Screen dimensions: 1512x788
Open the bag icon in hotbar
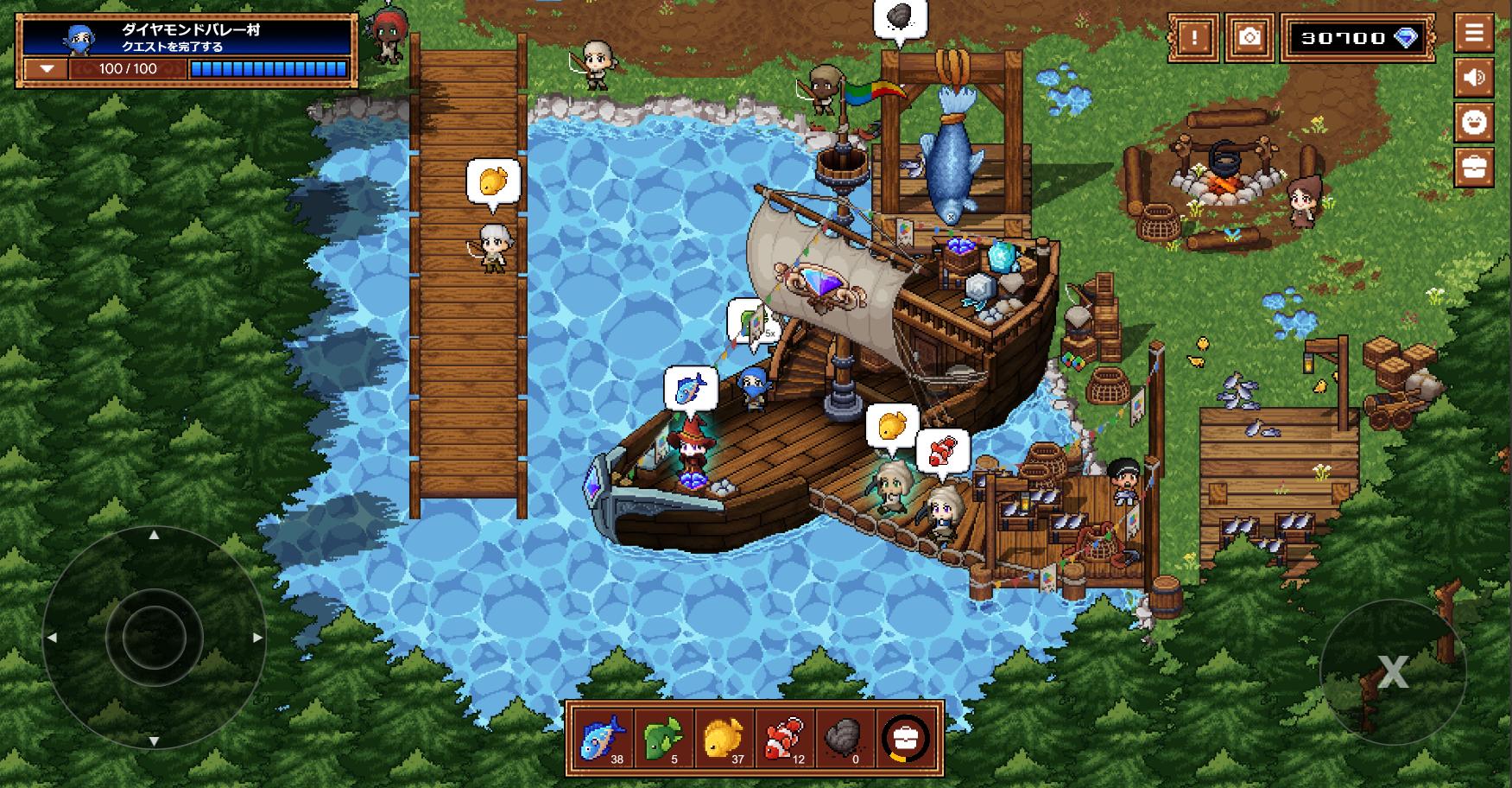907,739
